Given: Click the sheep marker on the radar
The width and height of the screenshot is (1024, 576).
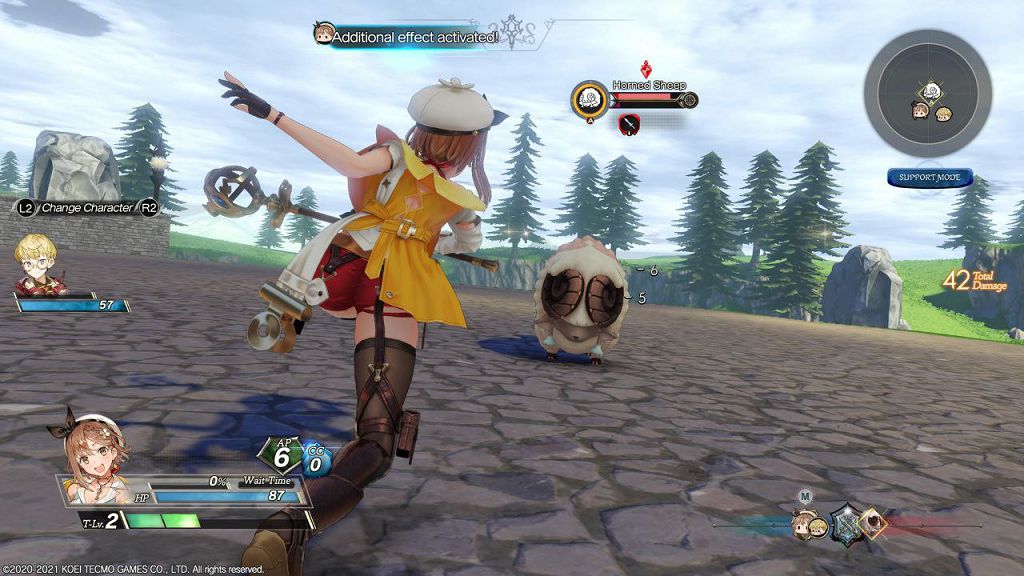Looking at the screenshot, I should tap(931, 91).
